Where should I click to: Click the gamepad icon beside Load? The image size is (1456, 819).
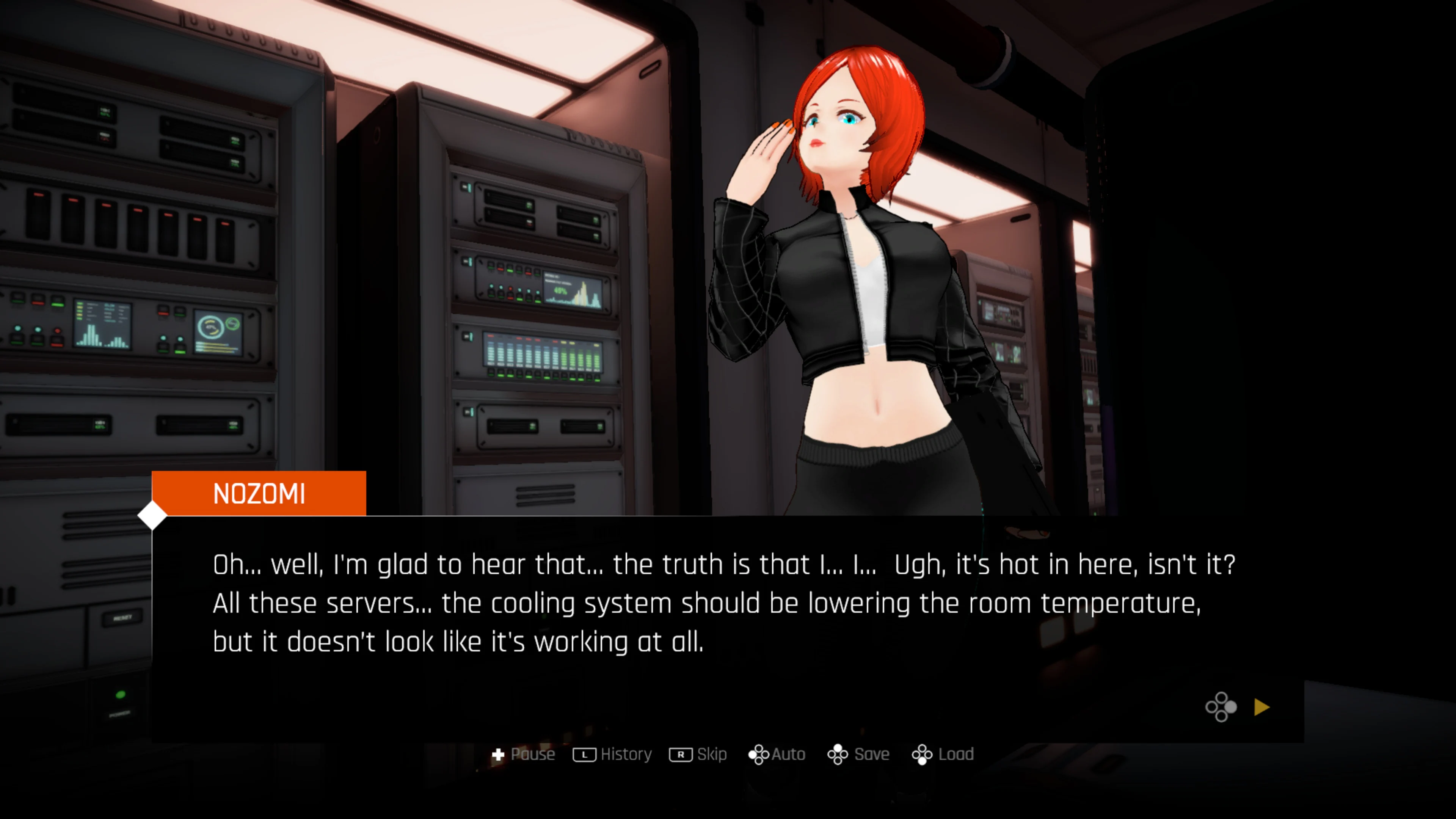tap(923, 754)
